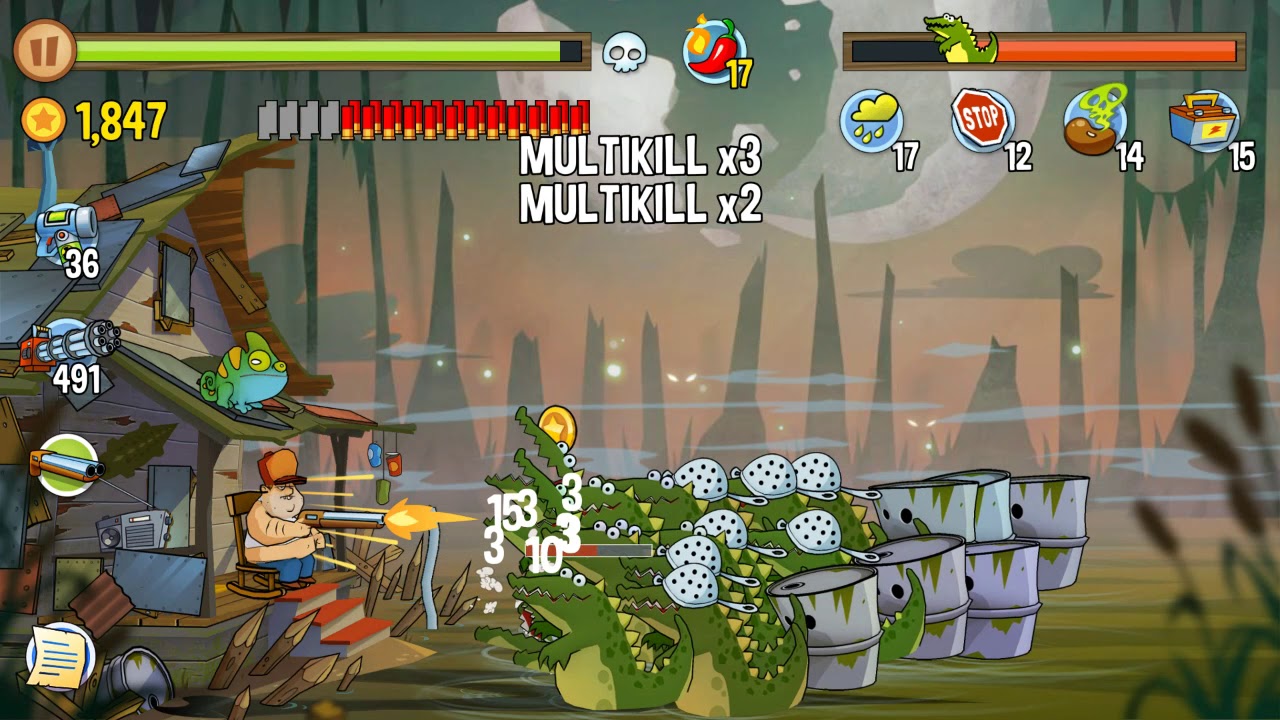Image resolution: width=1280 pixels, height=720 pixels.
Task: Pause the game with the wooden button
Action: point(45,50)
